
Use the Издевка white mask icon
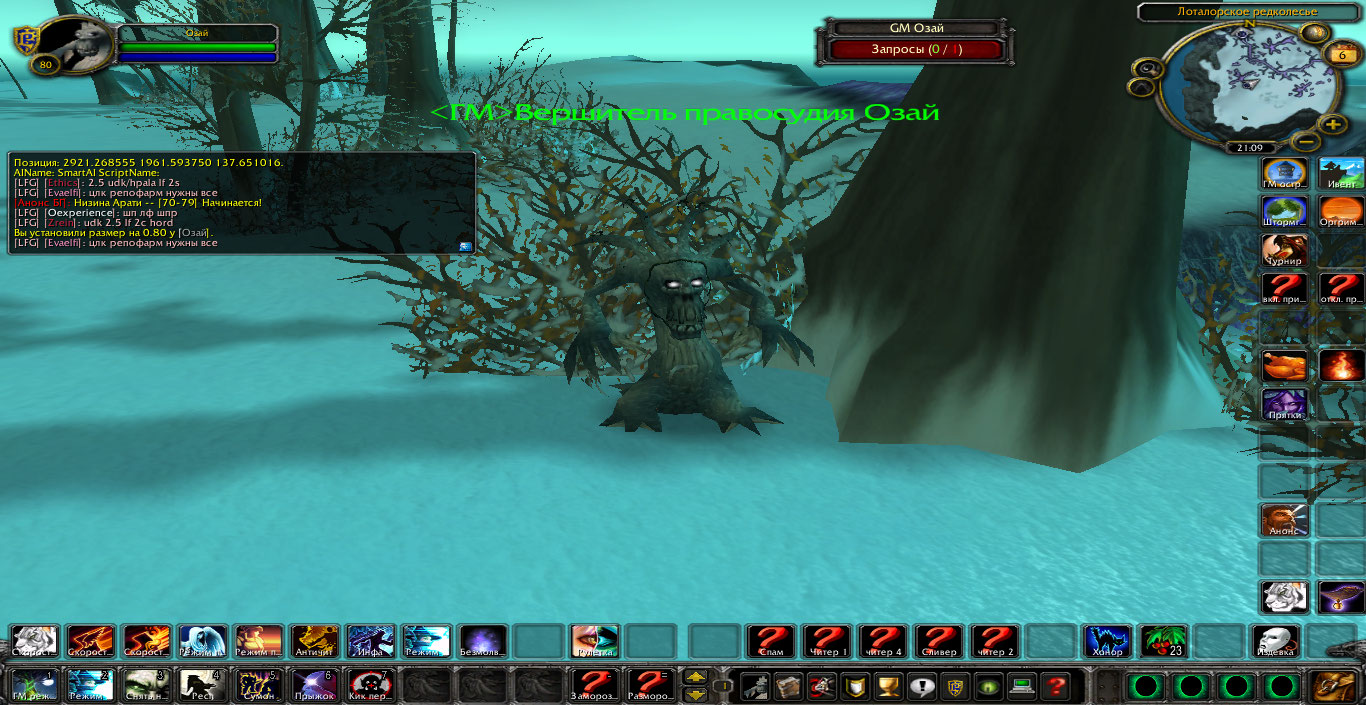1276,641
